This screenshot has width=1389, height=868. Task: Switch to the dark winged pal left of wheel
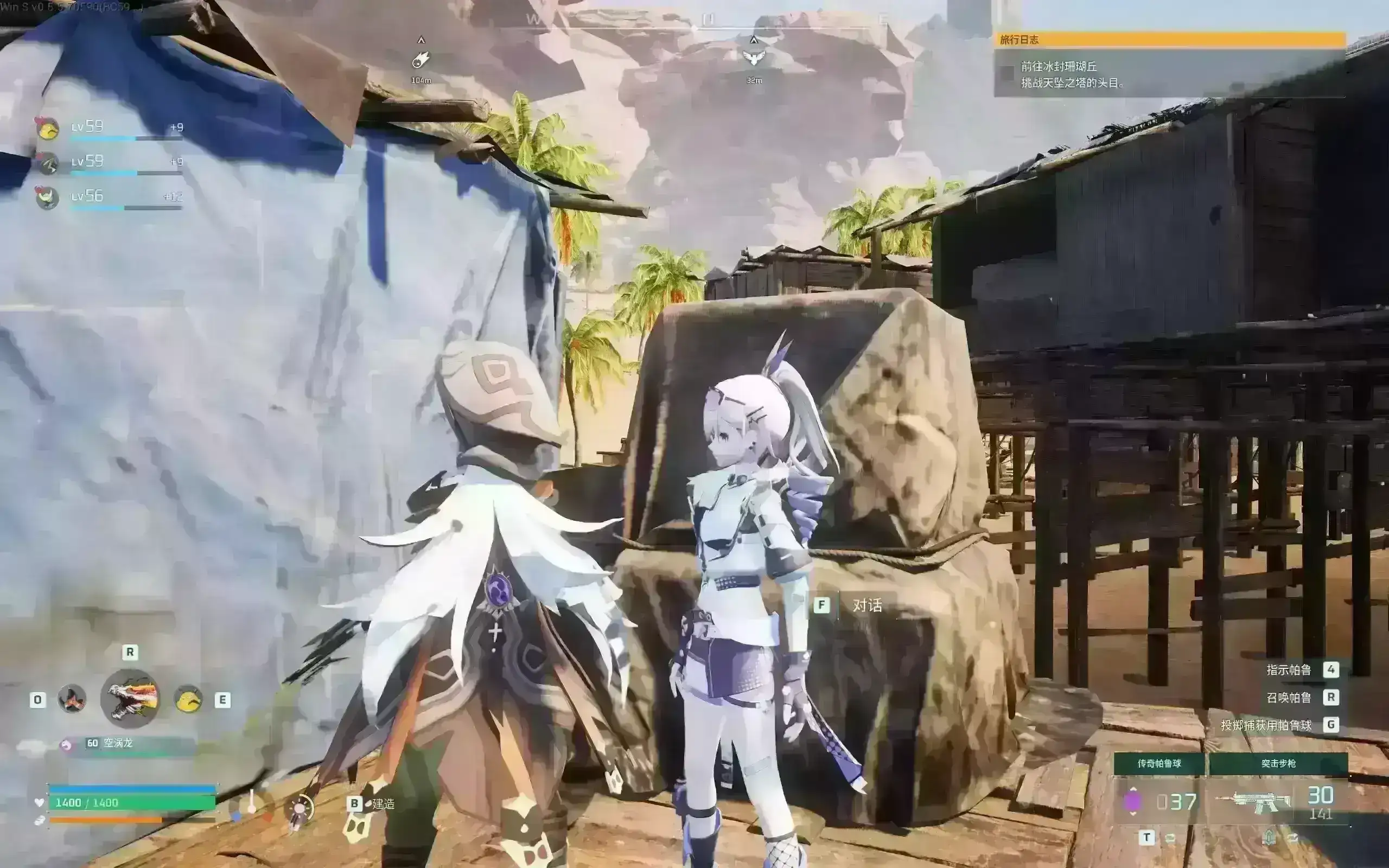coord(72,699)
